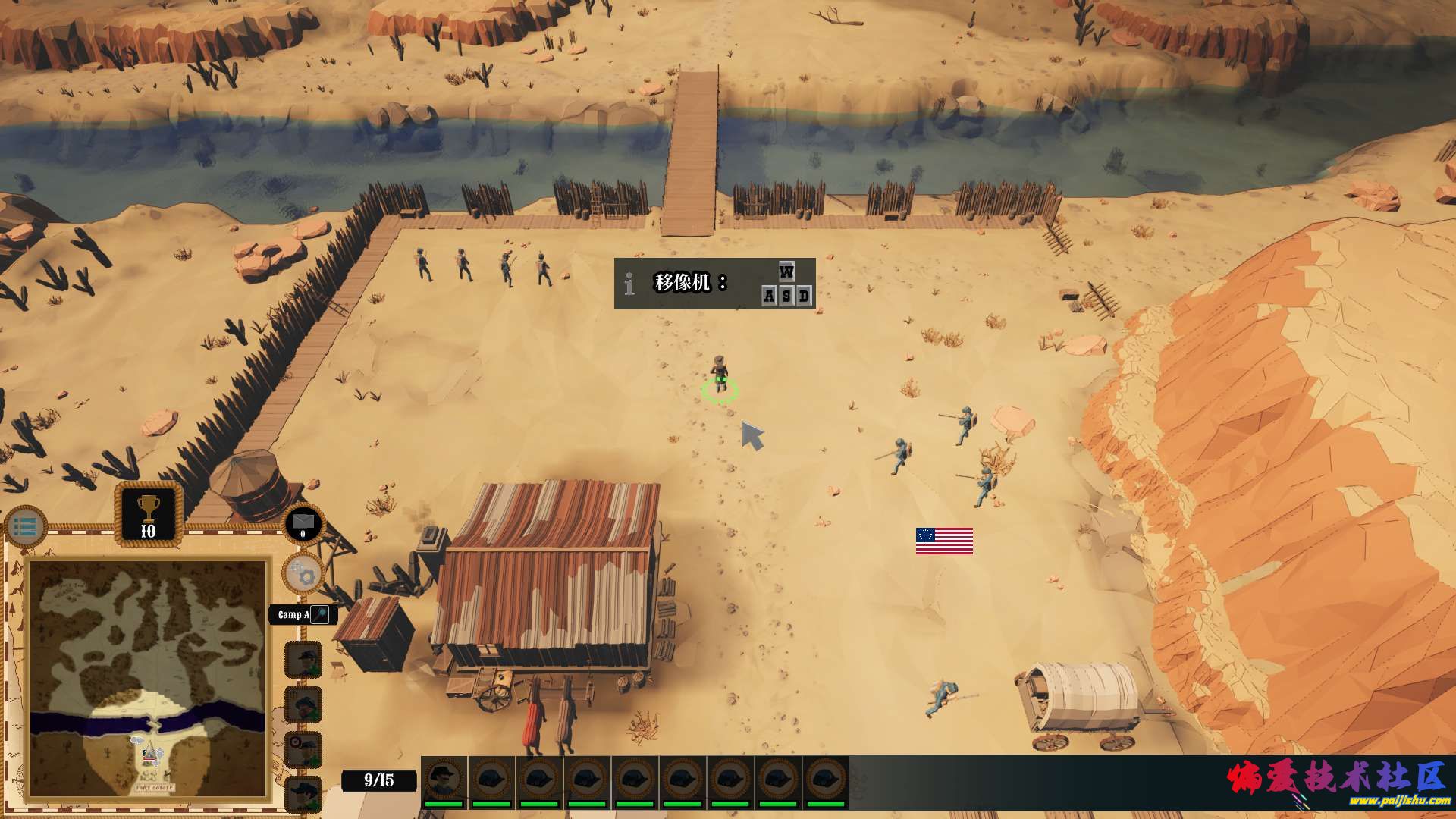The image size is (1456, 819).
Task: Choose the soldier icon with red target
Action: pos(303,750)
